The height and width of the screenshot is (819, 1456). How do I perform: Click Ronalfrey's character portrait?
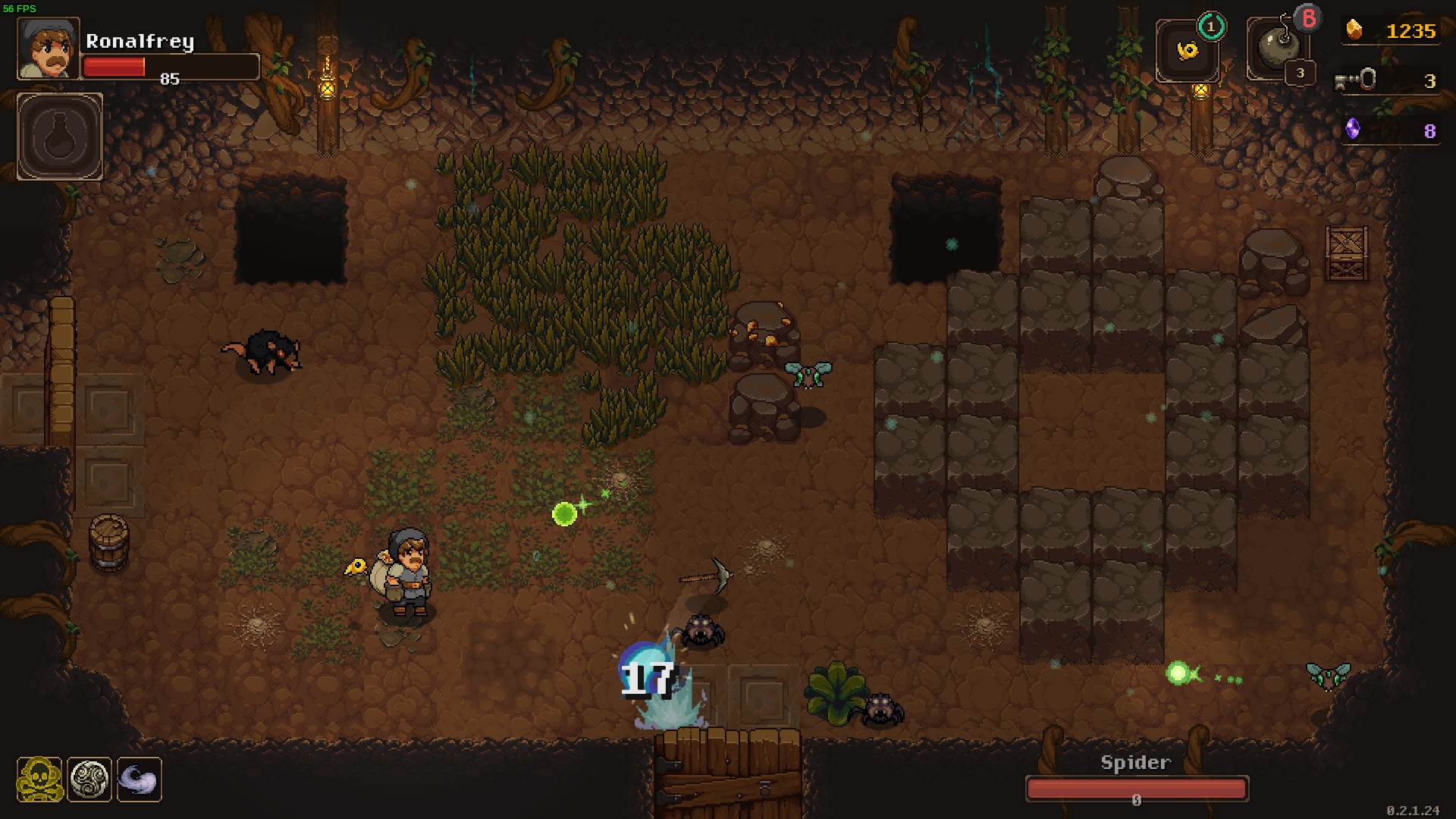tap(49, 49)
